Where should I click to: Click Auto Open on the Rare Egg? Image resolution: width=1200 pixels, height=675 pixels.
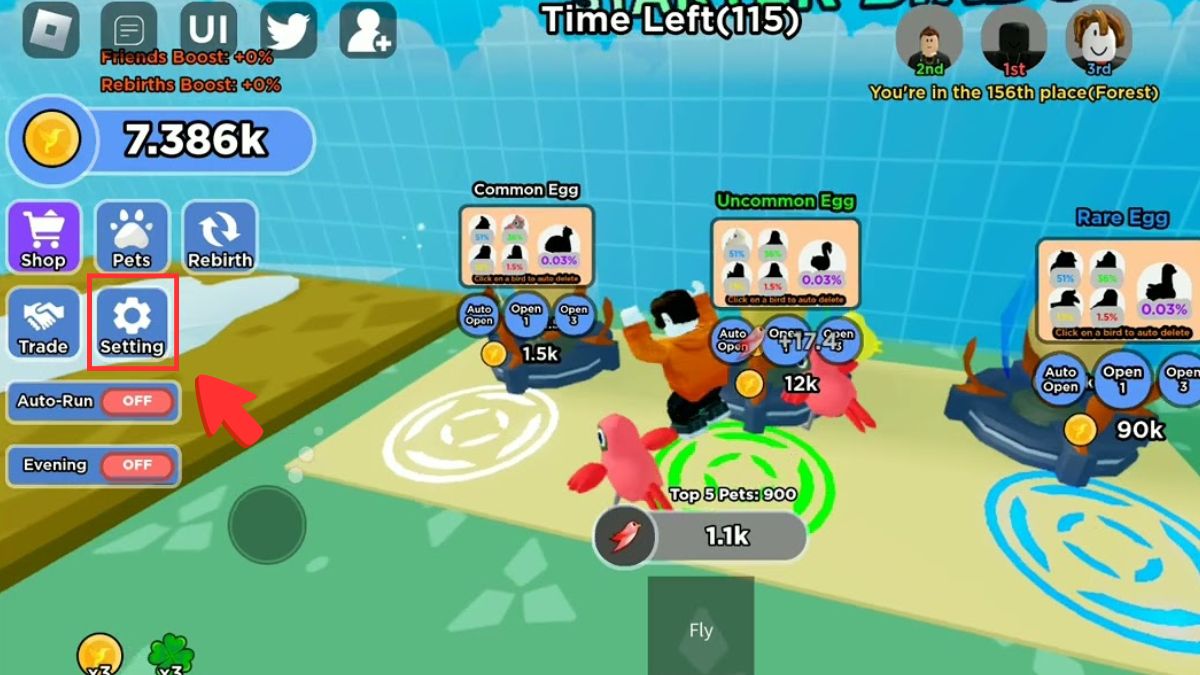[1061, 379]
